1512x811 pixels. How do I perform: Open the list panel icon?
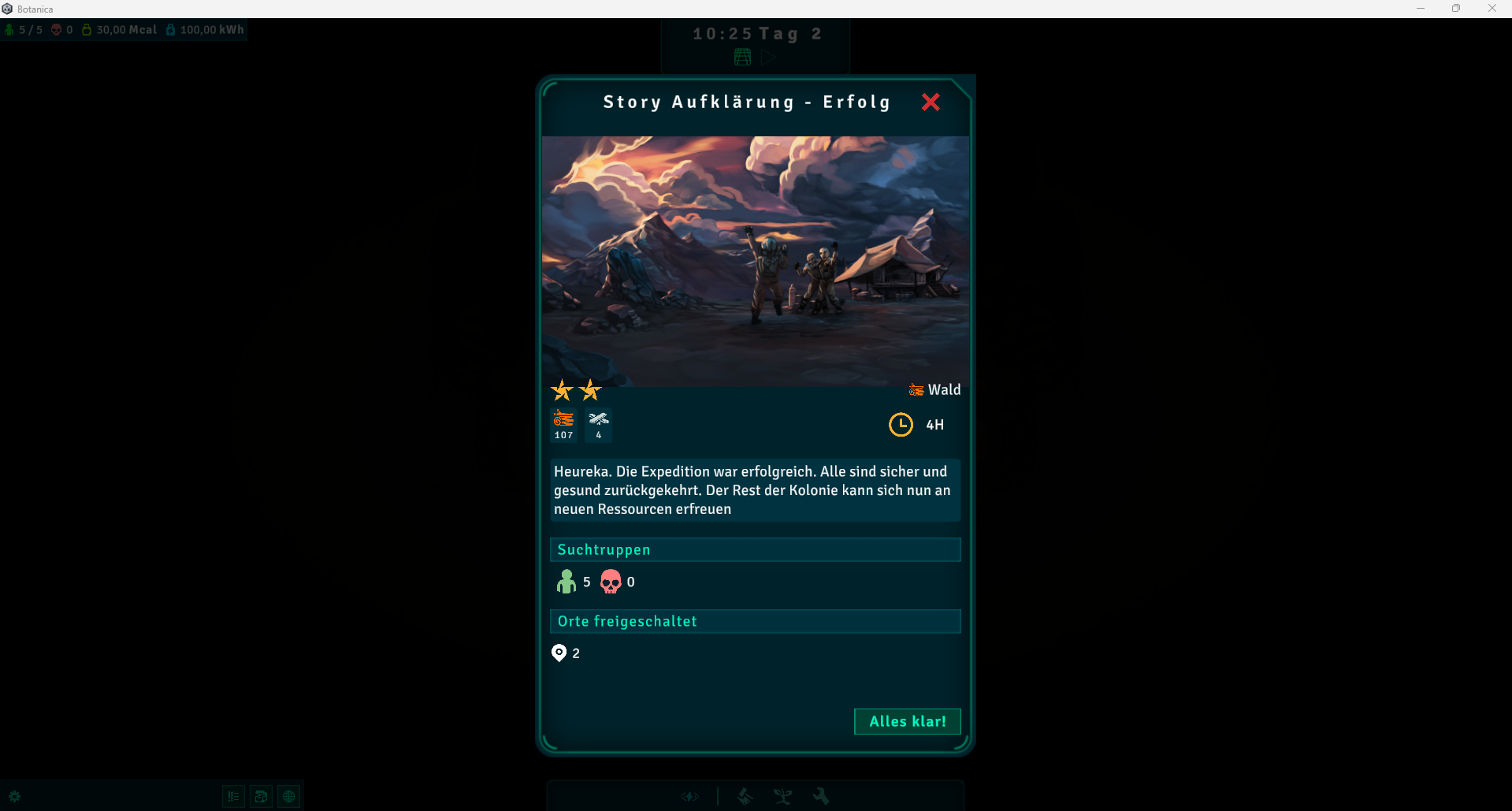point(233,797)
